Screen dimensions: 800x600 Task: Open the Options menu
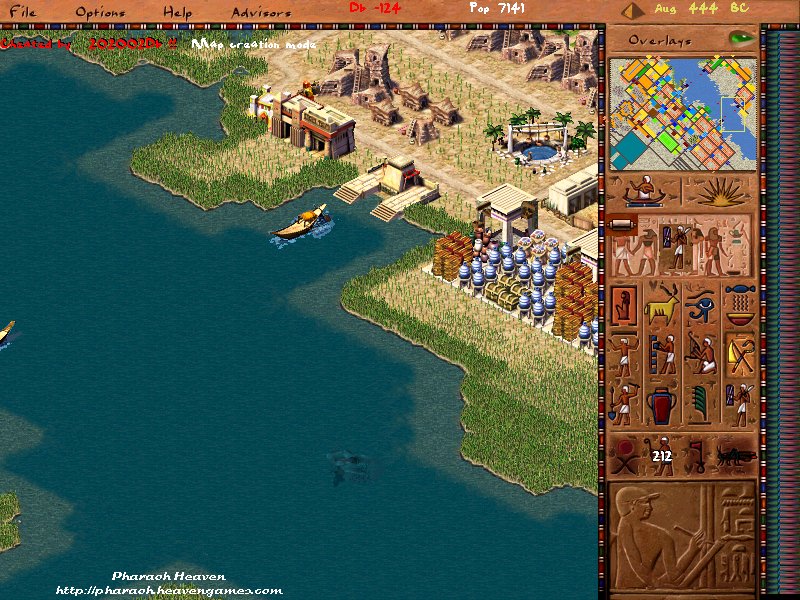100,12
